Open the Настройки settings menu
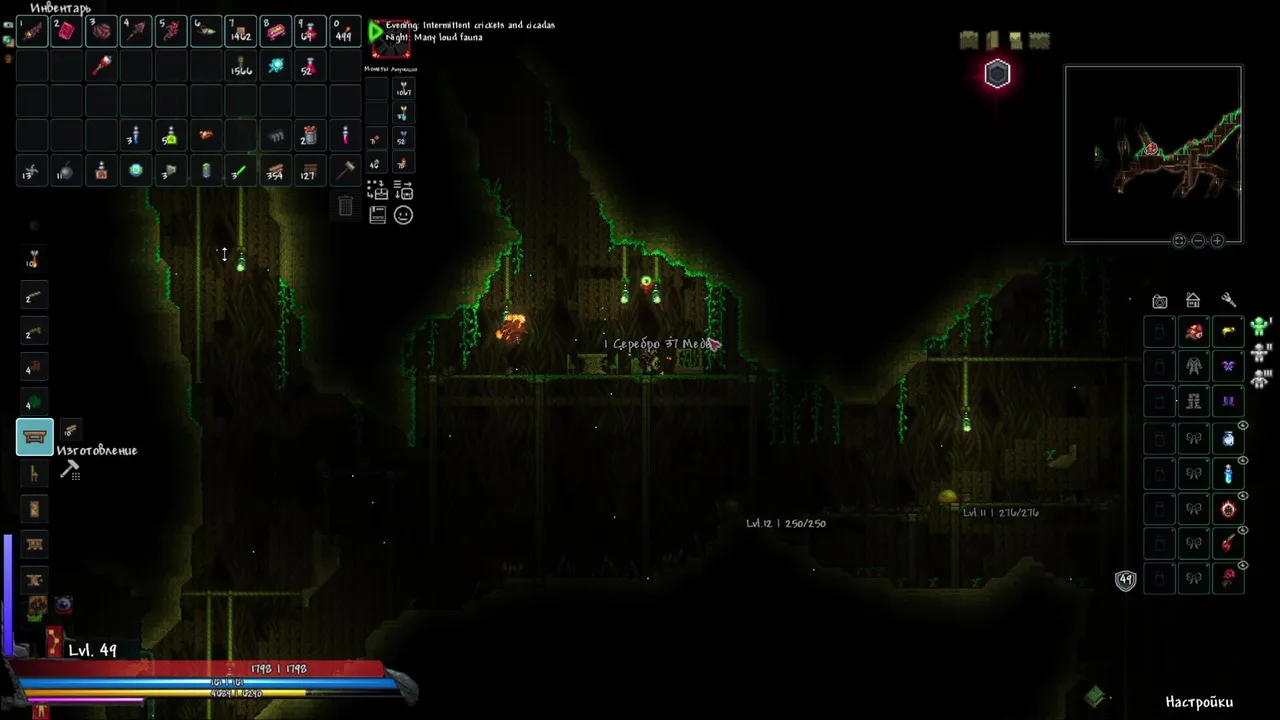 coord(1199,702)
